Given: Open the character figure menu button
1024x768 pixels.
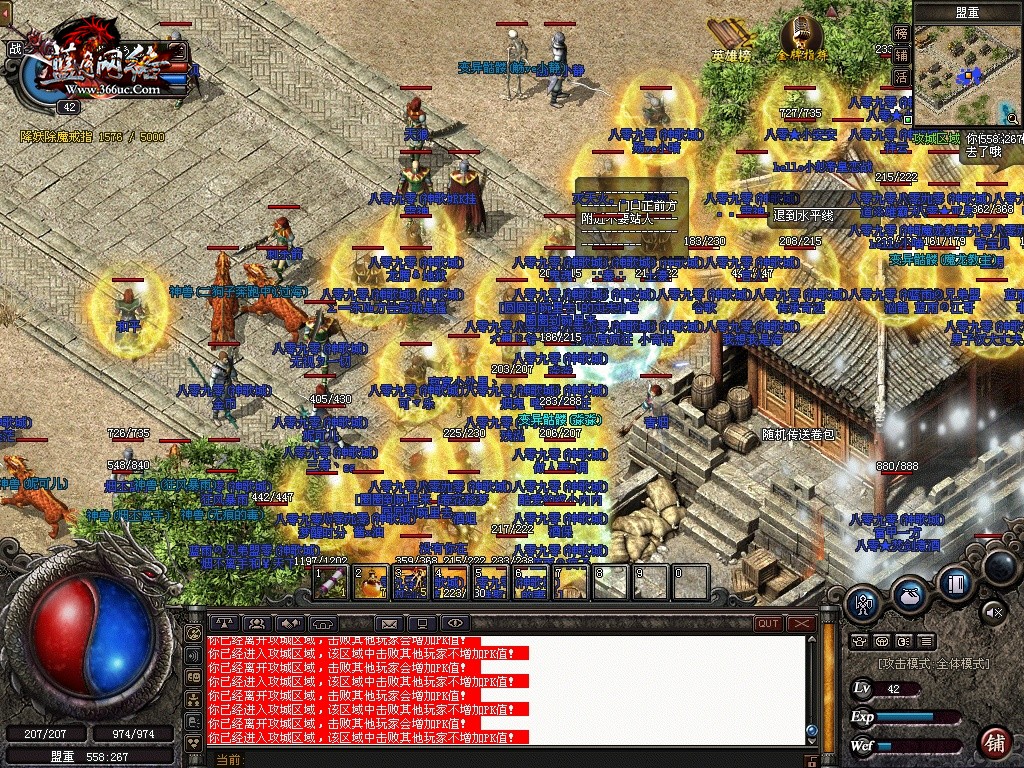Looking at the screenshot, I should click(863, 603).
